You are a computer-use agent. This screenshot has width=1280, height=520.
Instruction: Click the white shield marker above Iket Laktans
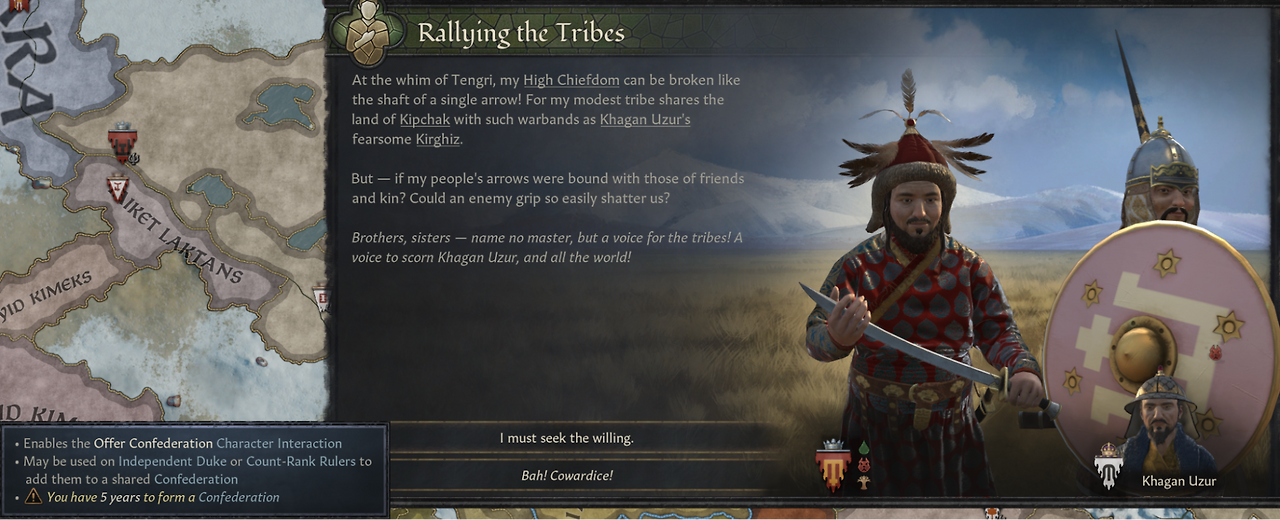tap(118, 186)
